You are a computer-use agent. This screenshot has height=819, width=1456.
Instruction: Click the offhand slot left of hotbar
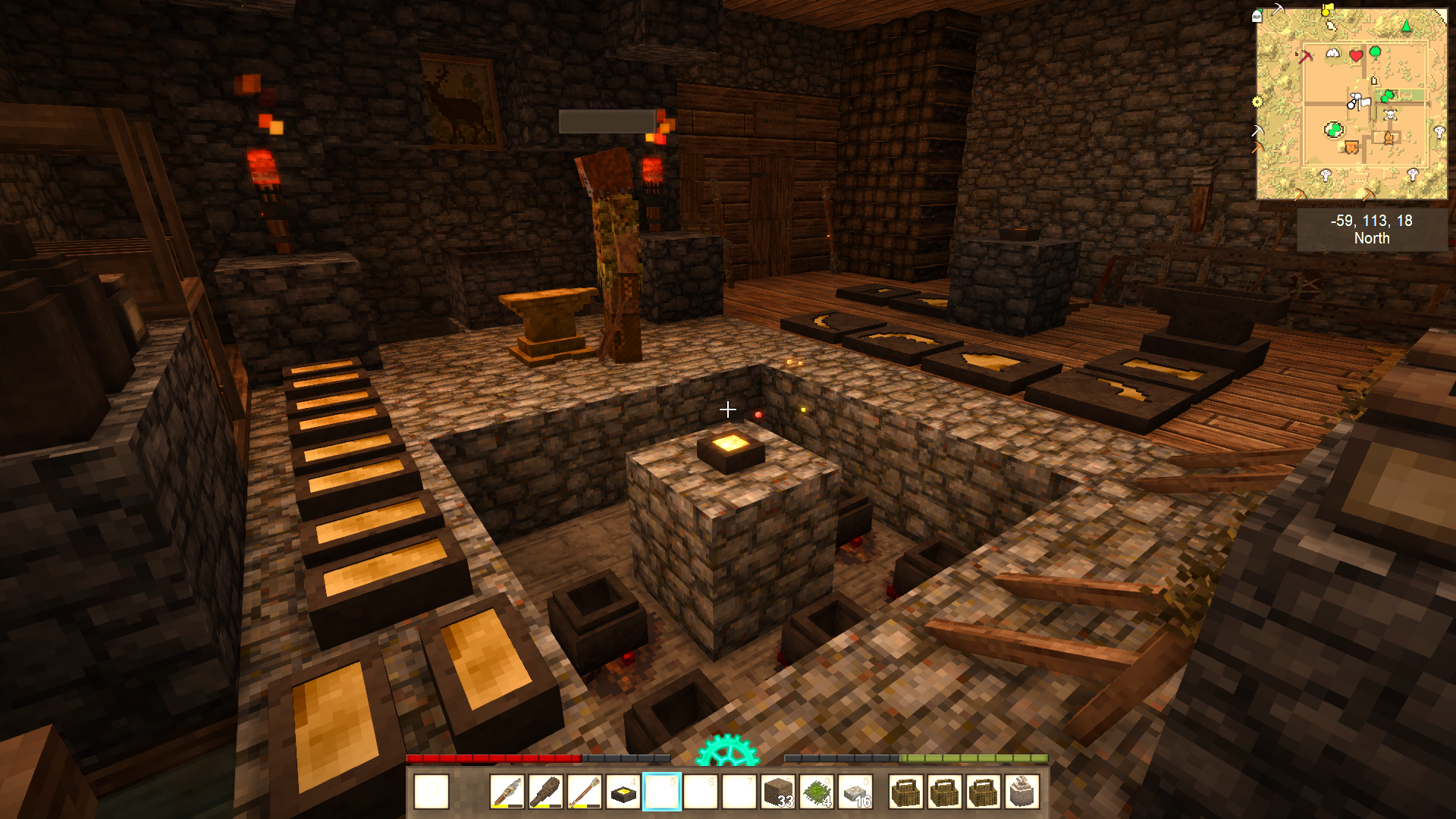click(431, 792)
